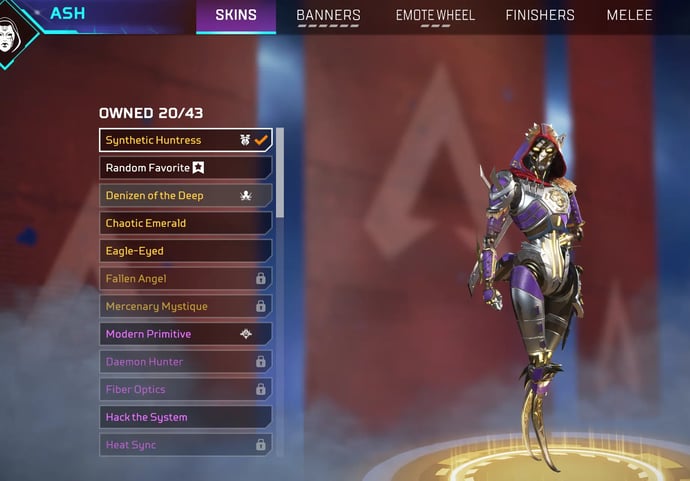This screenshot has height=481, width=690.
Task: Go to the Emote Wheel tab
Action: pos(435,16)
